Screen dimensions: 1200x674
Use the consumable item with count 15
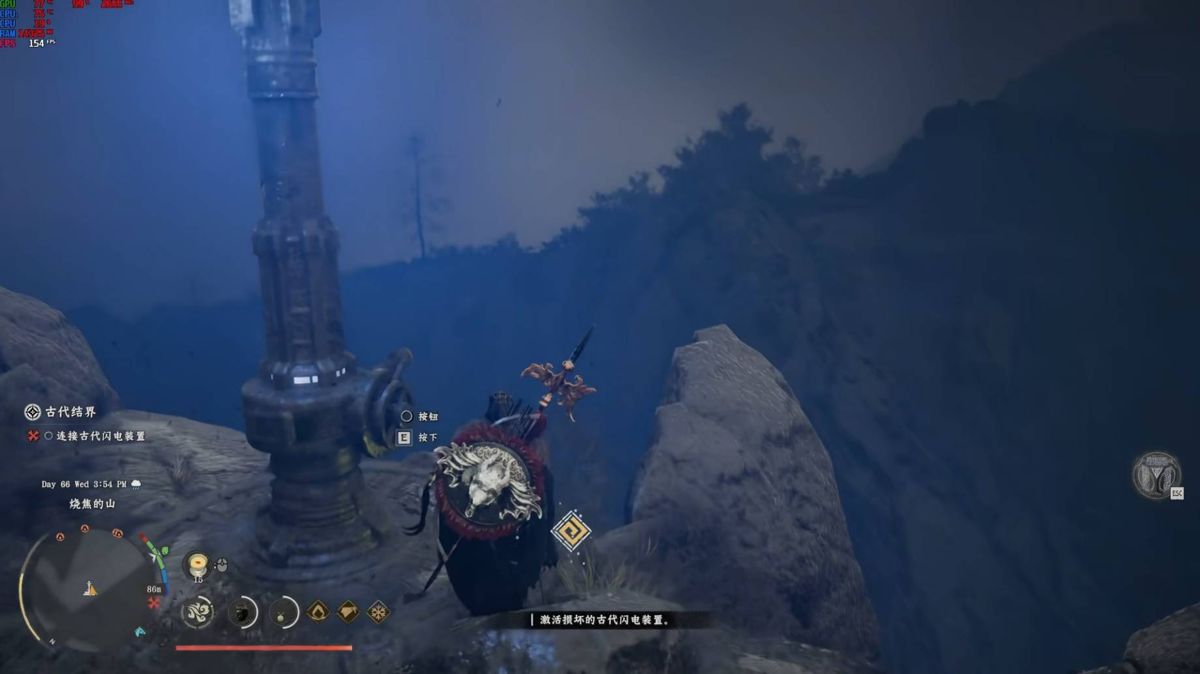tap(197, 565)
